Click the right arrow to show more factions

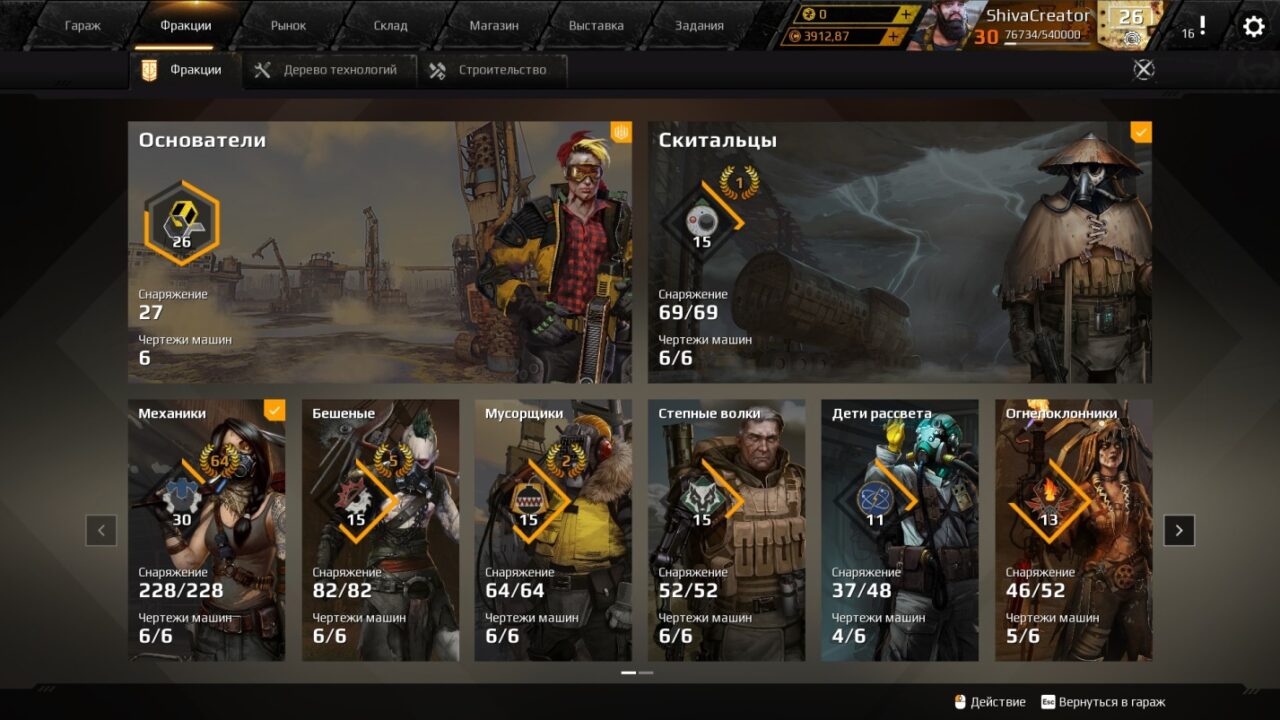coord(1179,530)
